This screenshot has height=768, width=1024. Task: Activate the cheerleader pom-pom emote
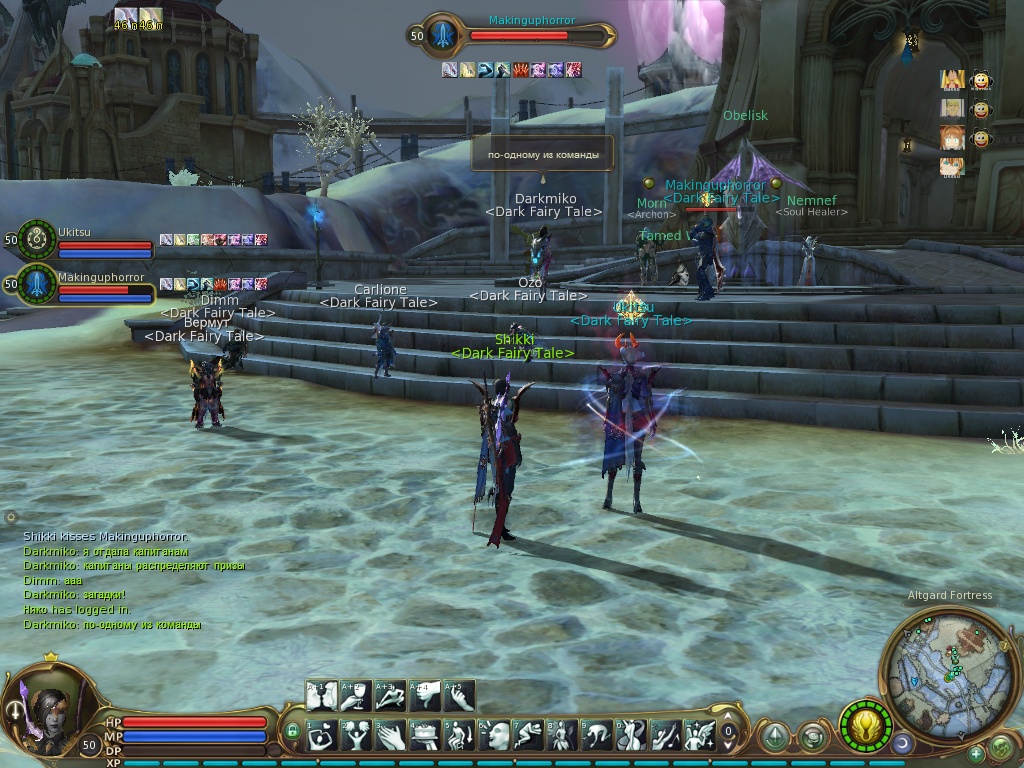pyautogui.click(x=356, y=736)
